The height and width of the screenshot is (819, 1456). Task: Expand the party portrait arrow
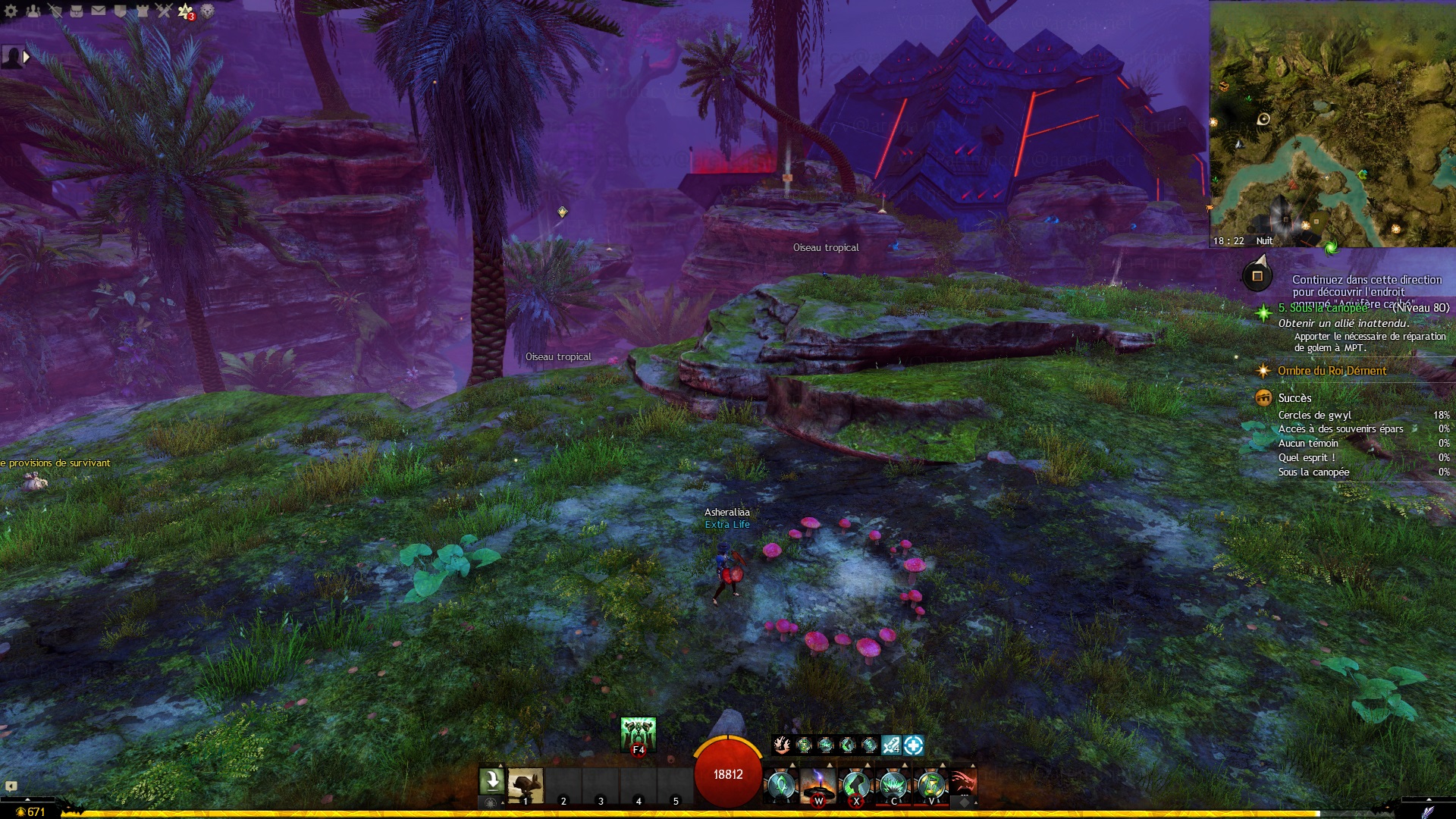coord(27,57)
